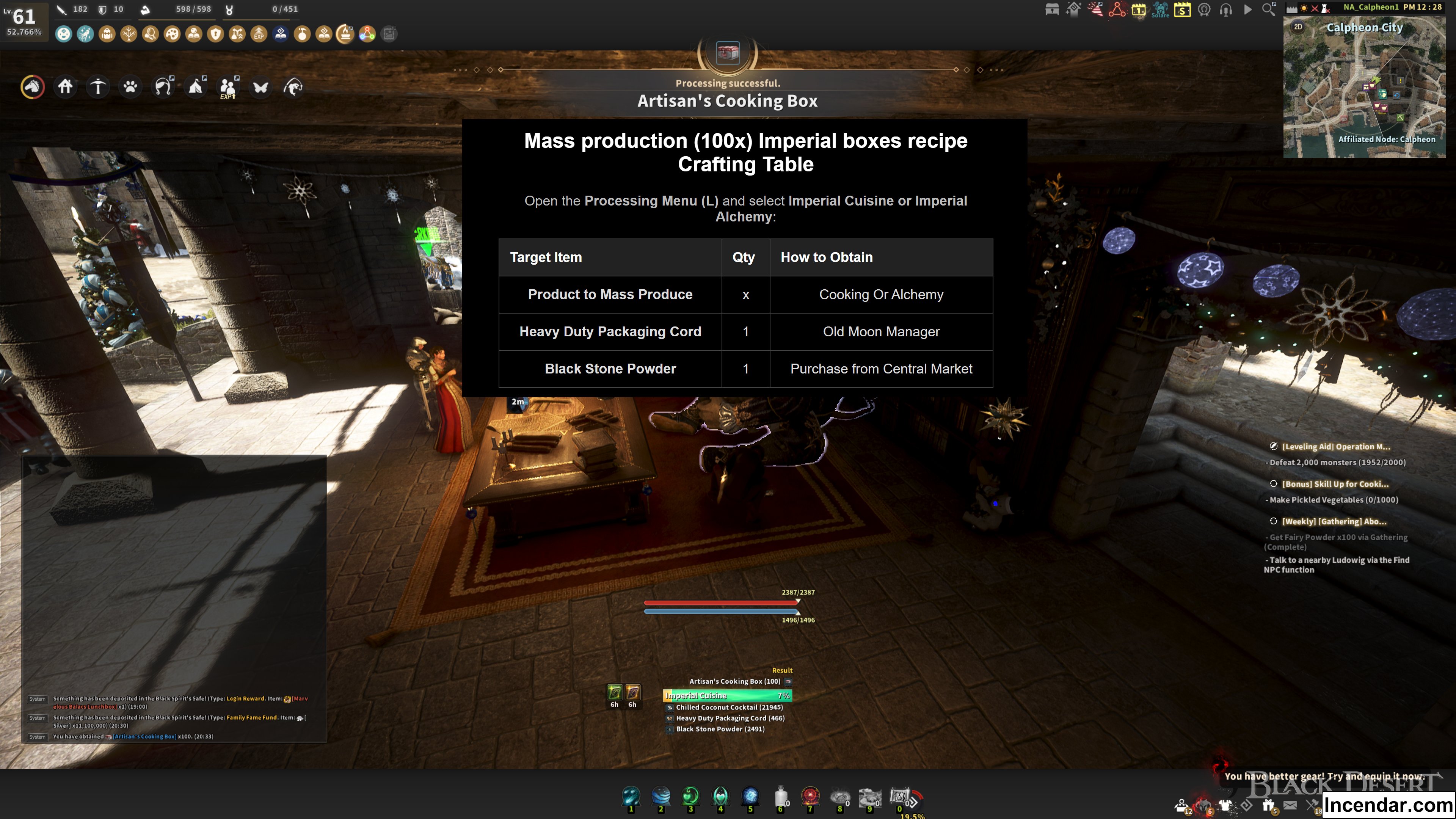The width and height of the screenshot is (1456, 819).
Task: Click the Artisan's Cooking Box chat link
Action: tap(144, 736)
